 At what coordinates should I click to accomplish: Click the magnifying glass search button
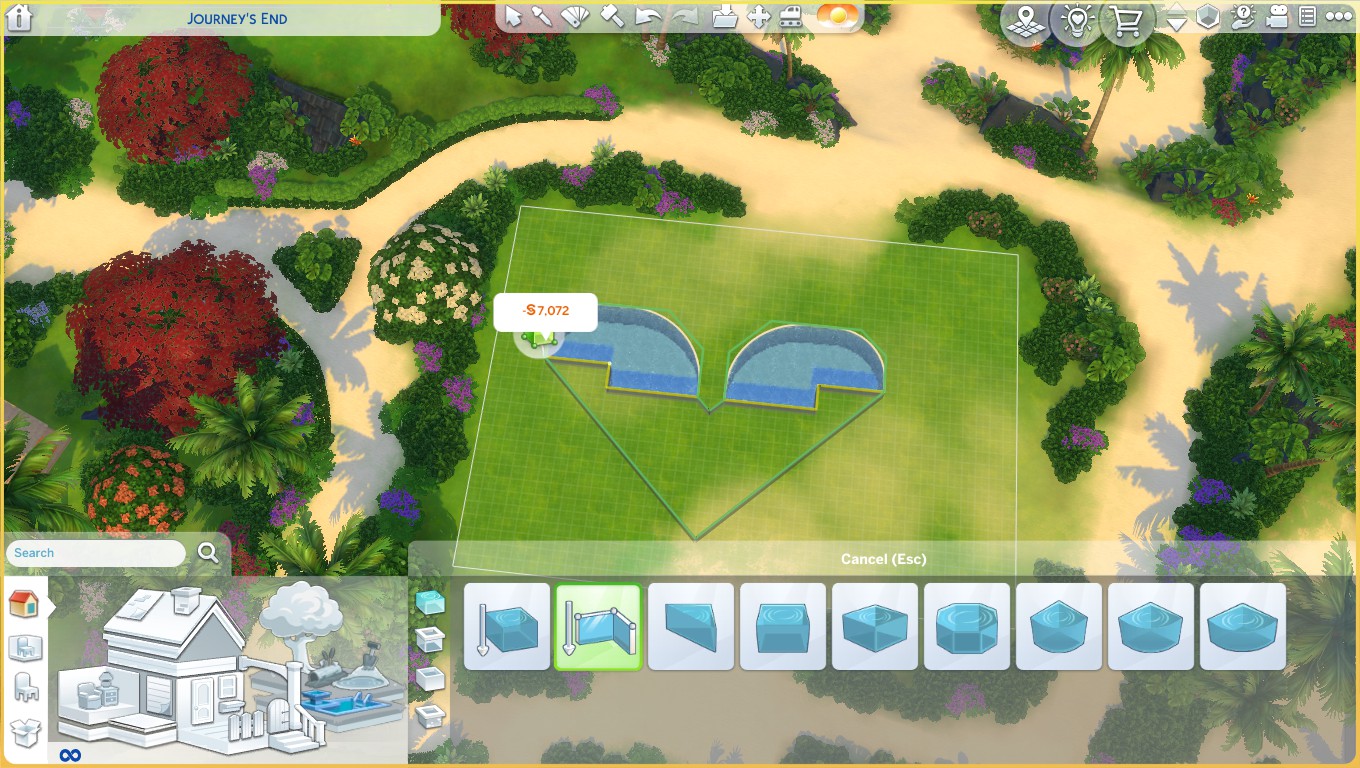(x=208, y=553)
